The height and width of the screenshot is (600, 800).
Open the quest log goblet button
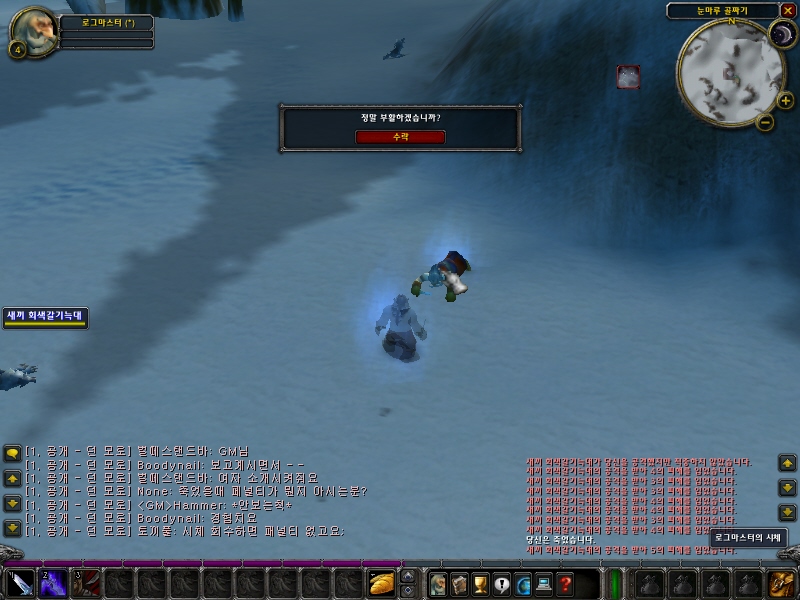tap(480, 582)
